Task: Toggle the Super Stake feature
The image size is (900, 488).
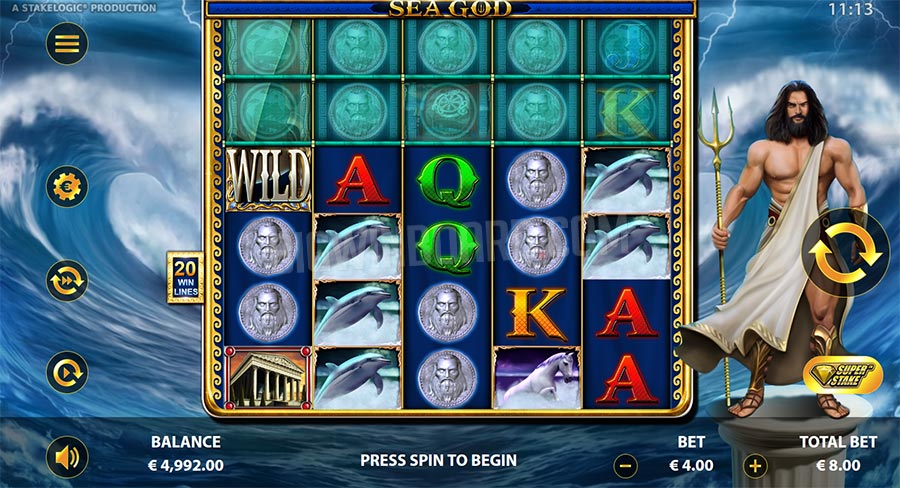Action: click(x=842, y=374)
